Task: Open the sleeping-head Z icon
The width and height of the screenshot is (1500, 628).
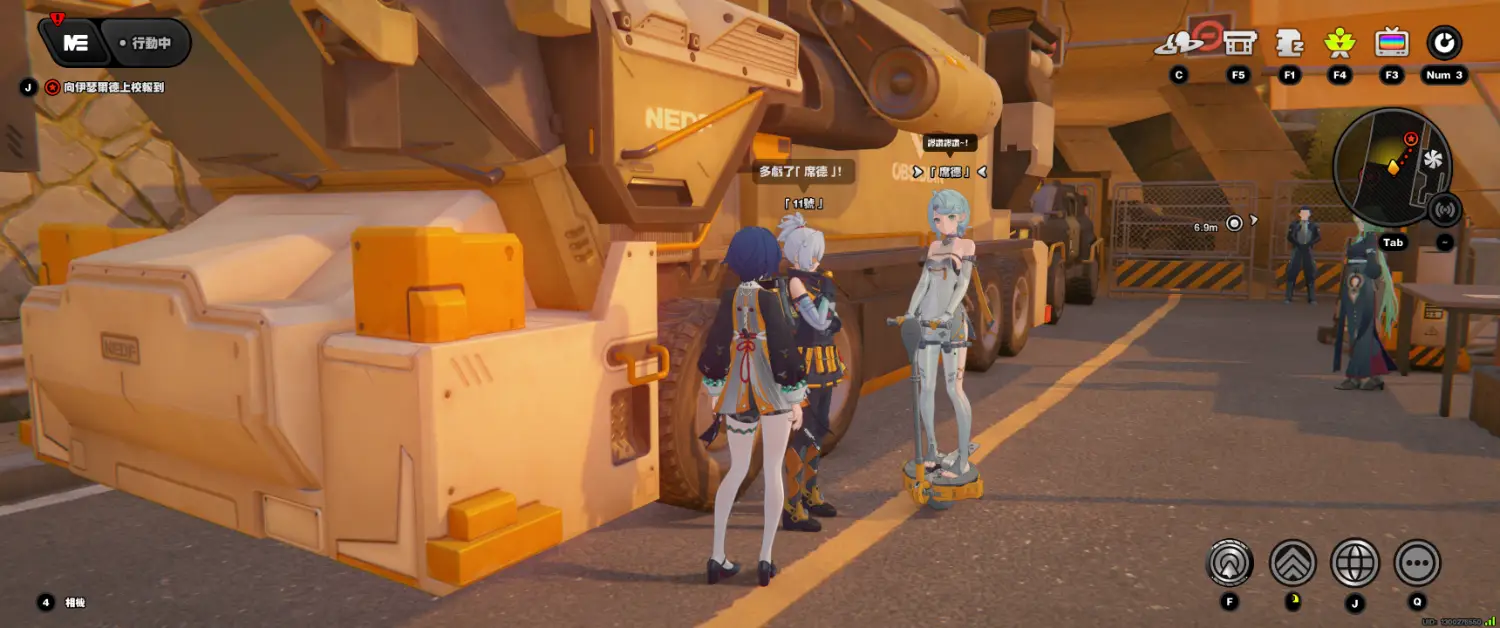Action: click(1290, 43)
